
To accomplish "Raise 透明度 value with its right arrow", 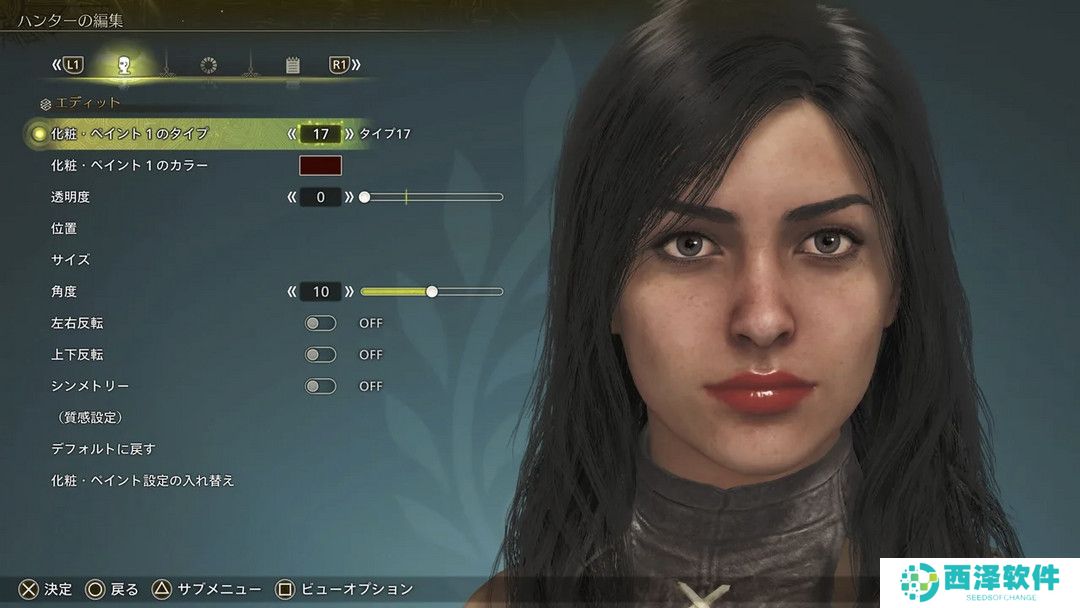I will [x=349, y=197].
